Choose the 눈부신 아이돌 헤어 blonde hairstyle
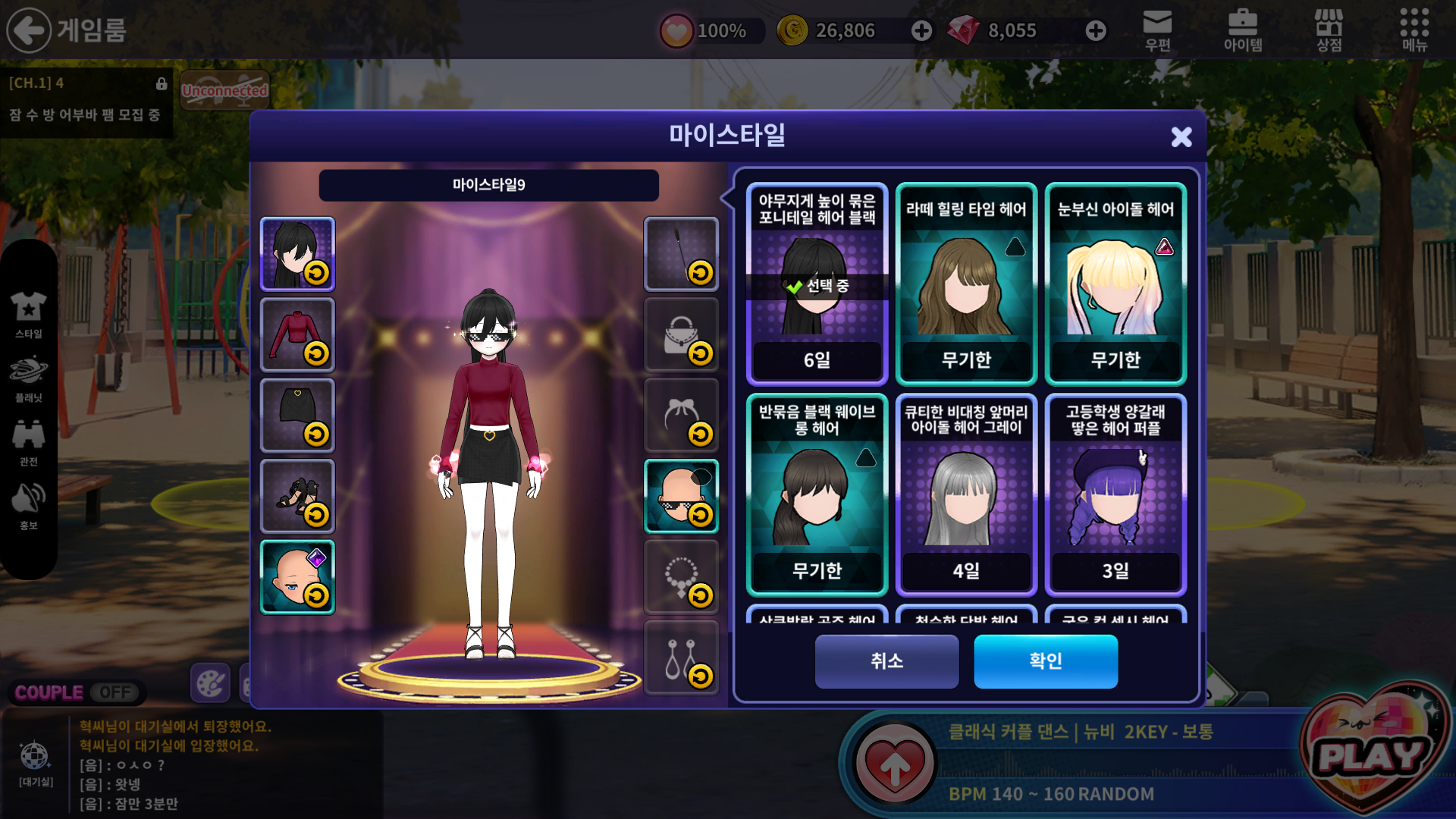1456x819 pixels. [1116, 284]
